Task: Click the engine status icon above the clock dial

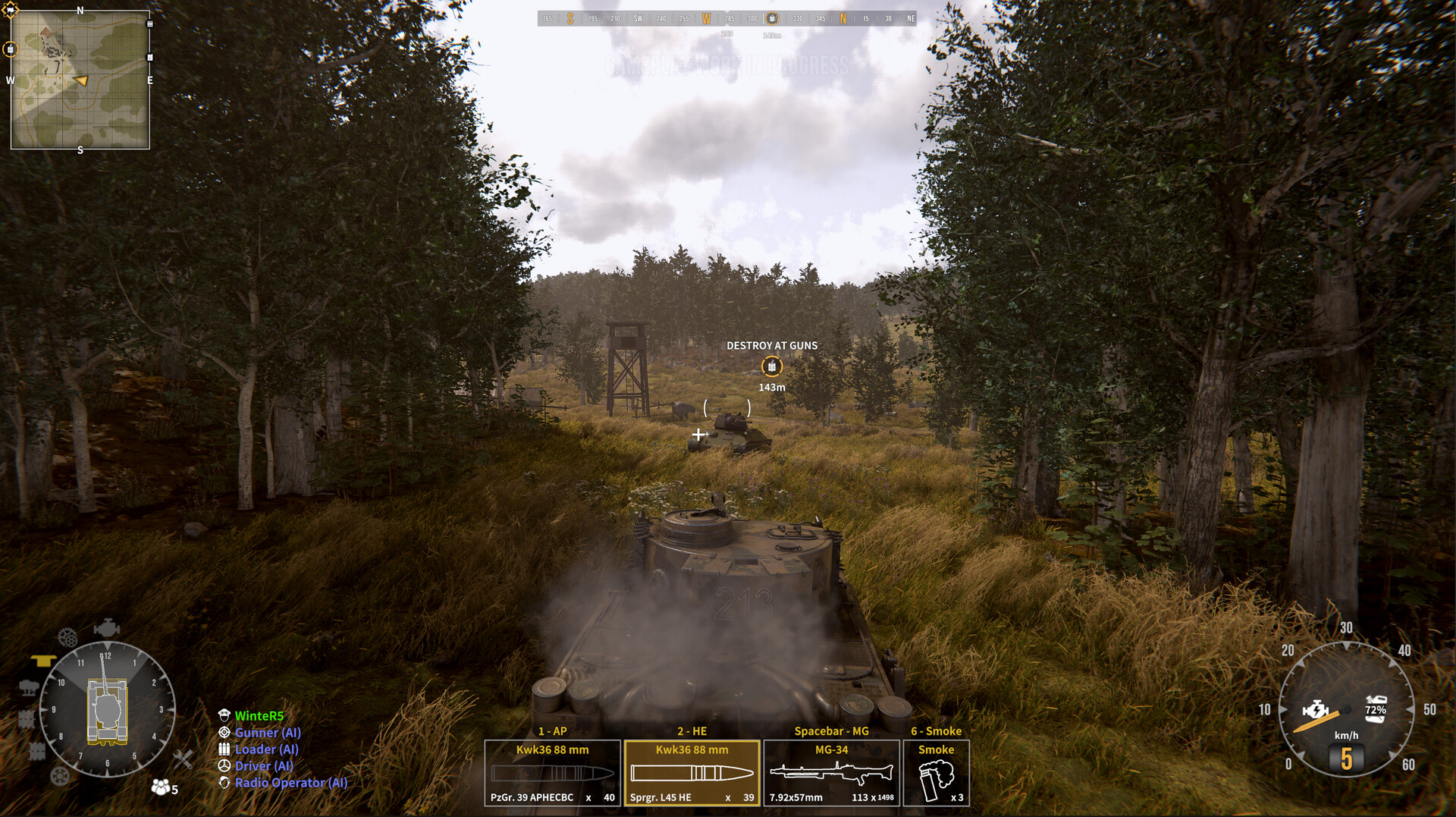Action: pyautogui.click(x=107, y=626)
